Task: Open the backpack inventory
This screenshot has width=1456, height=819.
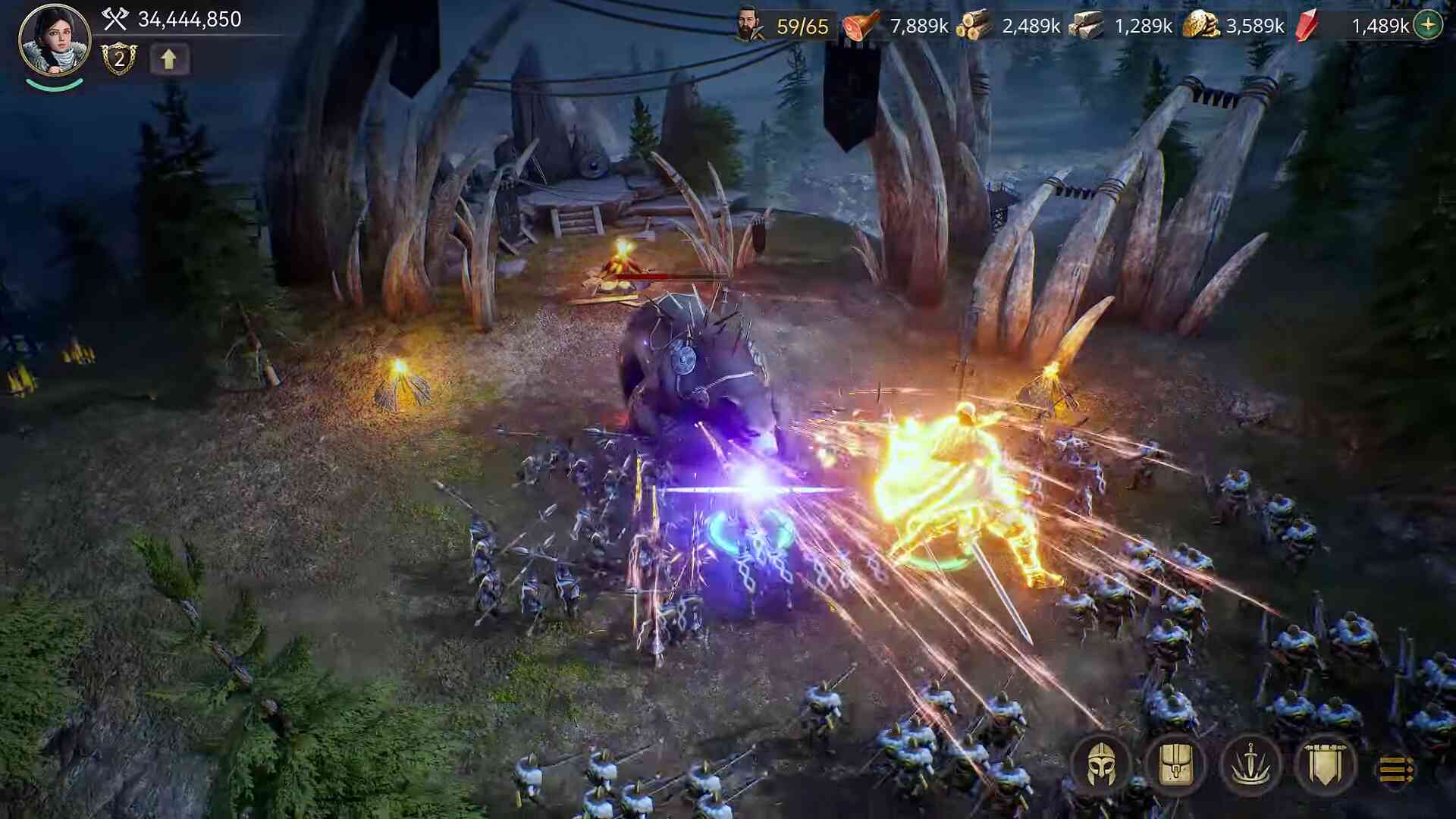Action: point(1175,766)
